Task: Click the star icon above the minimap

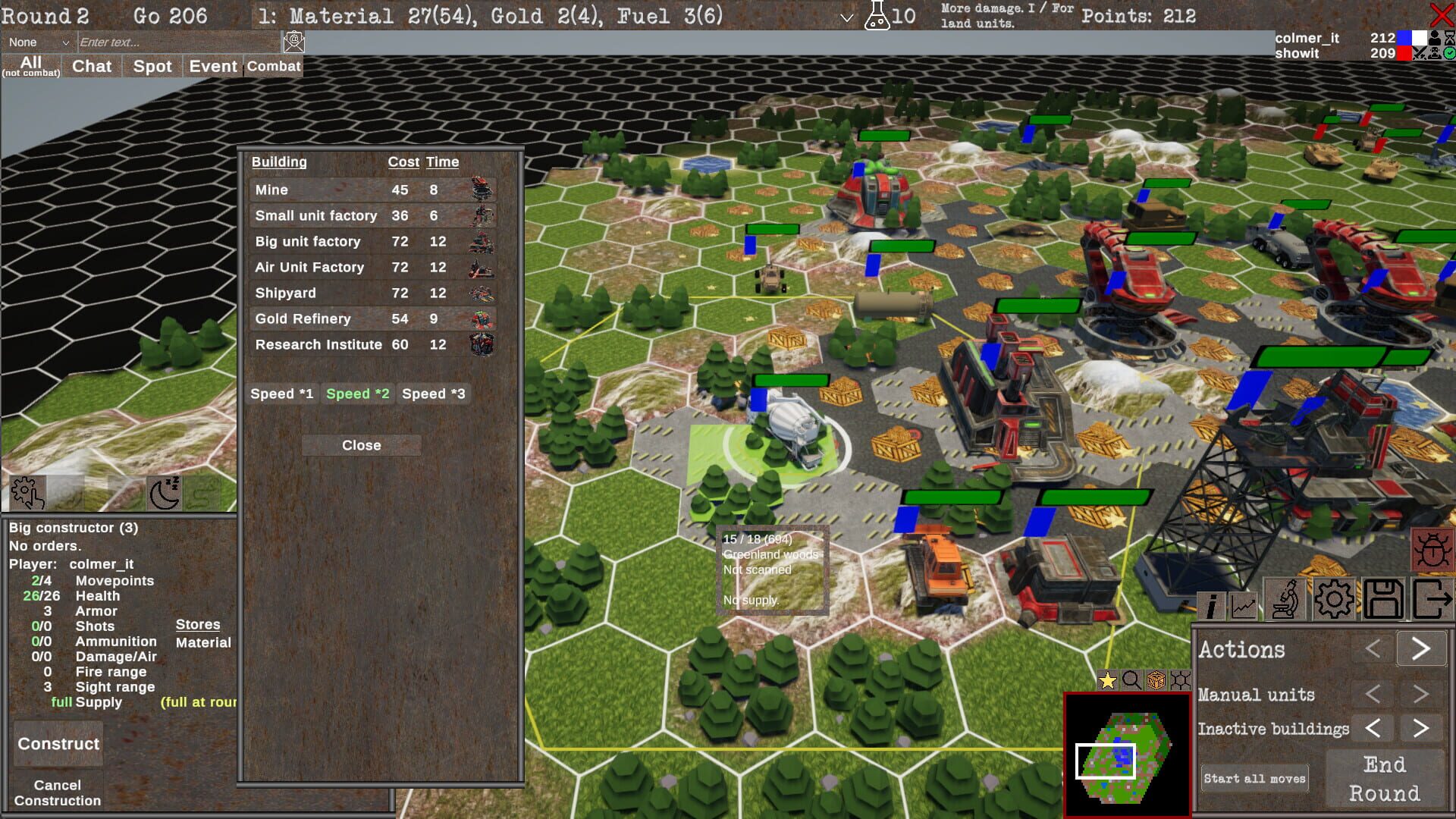Action: 1107,681
